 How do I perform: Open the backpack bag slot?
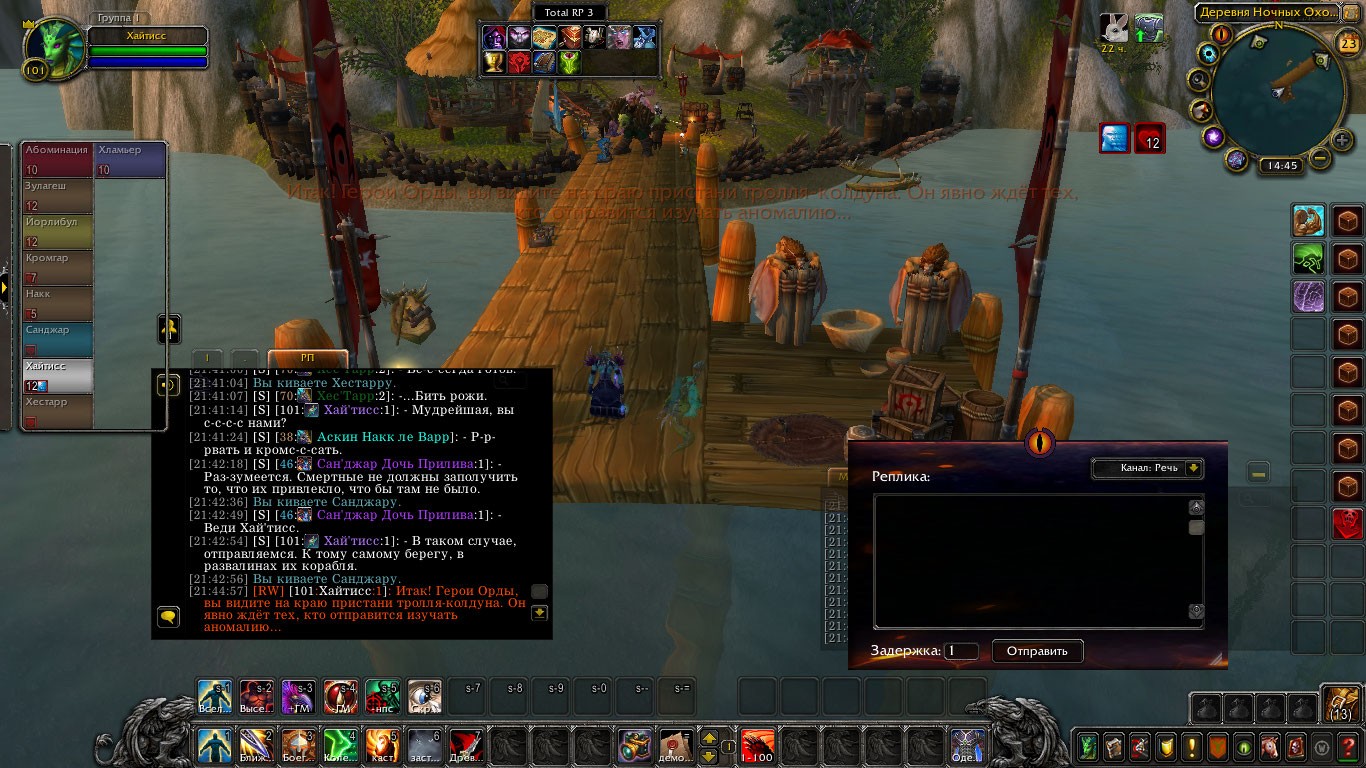[x=1340, y=706]
